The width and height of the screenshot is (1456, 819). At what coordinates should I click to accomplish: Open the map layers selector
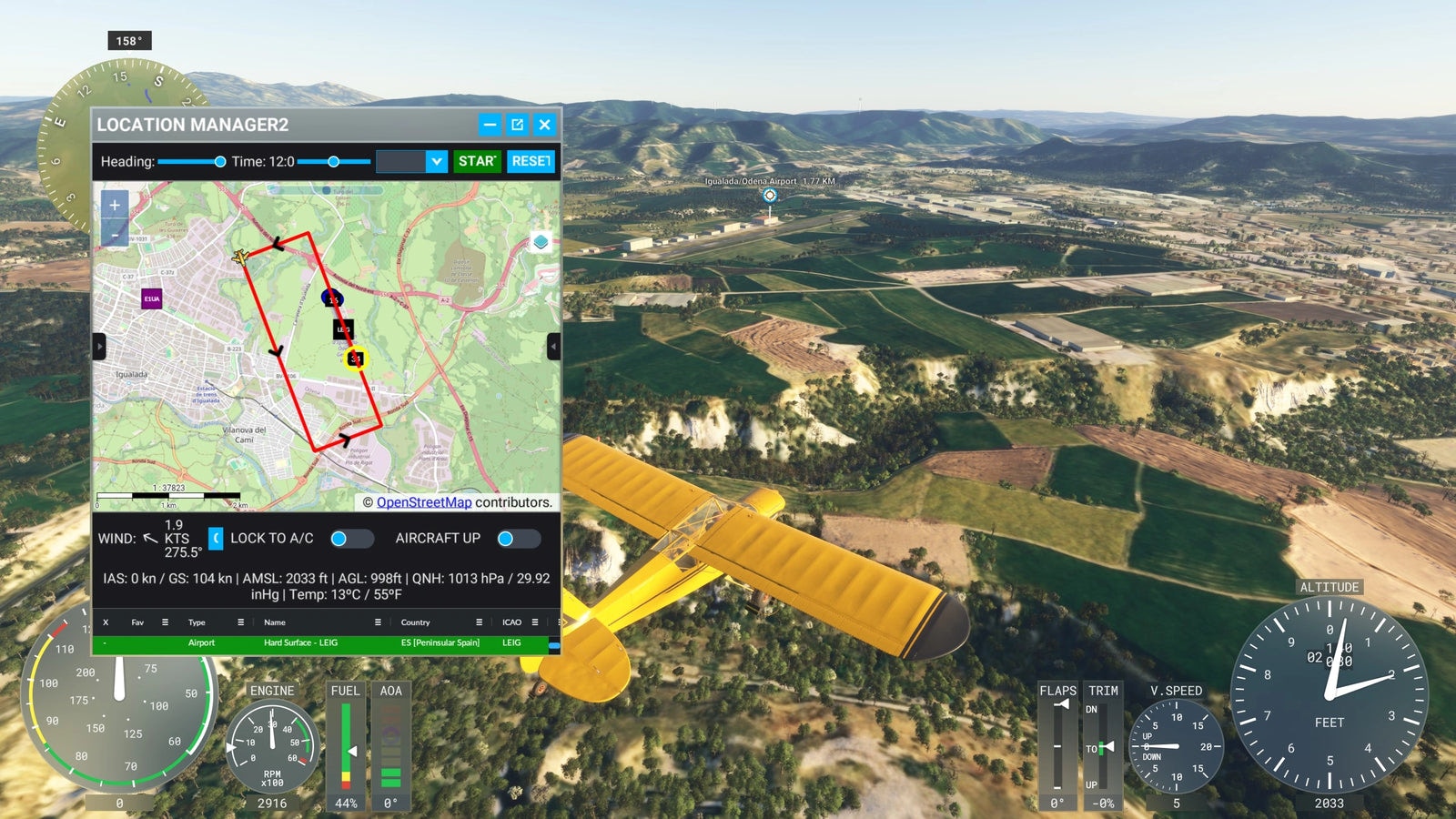[x=541, y=242]
